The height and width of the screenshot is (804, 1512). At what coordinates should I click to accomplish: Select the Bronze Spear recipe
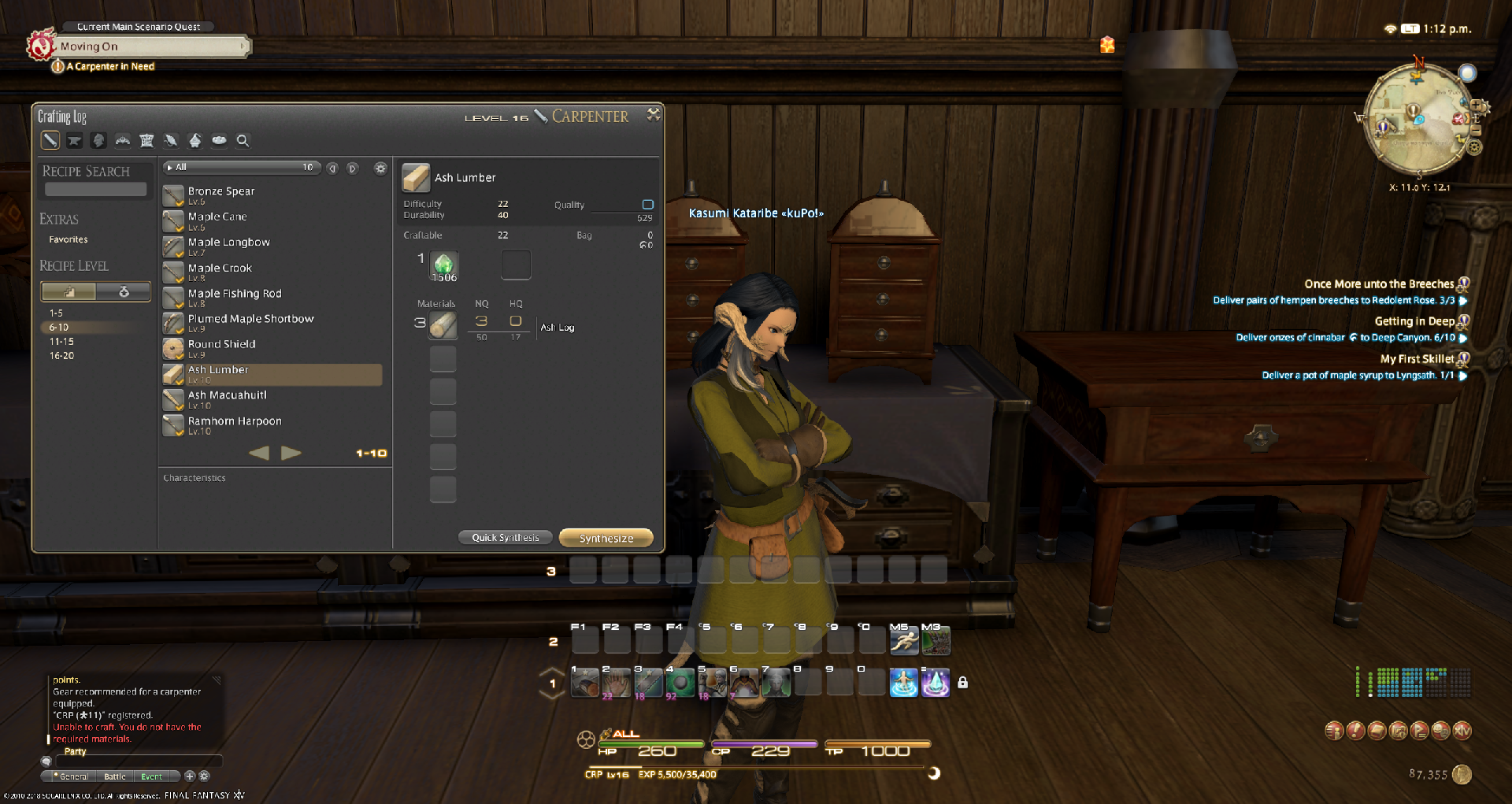click(221, 191)
